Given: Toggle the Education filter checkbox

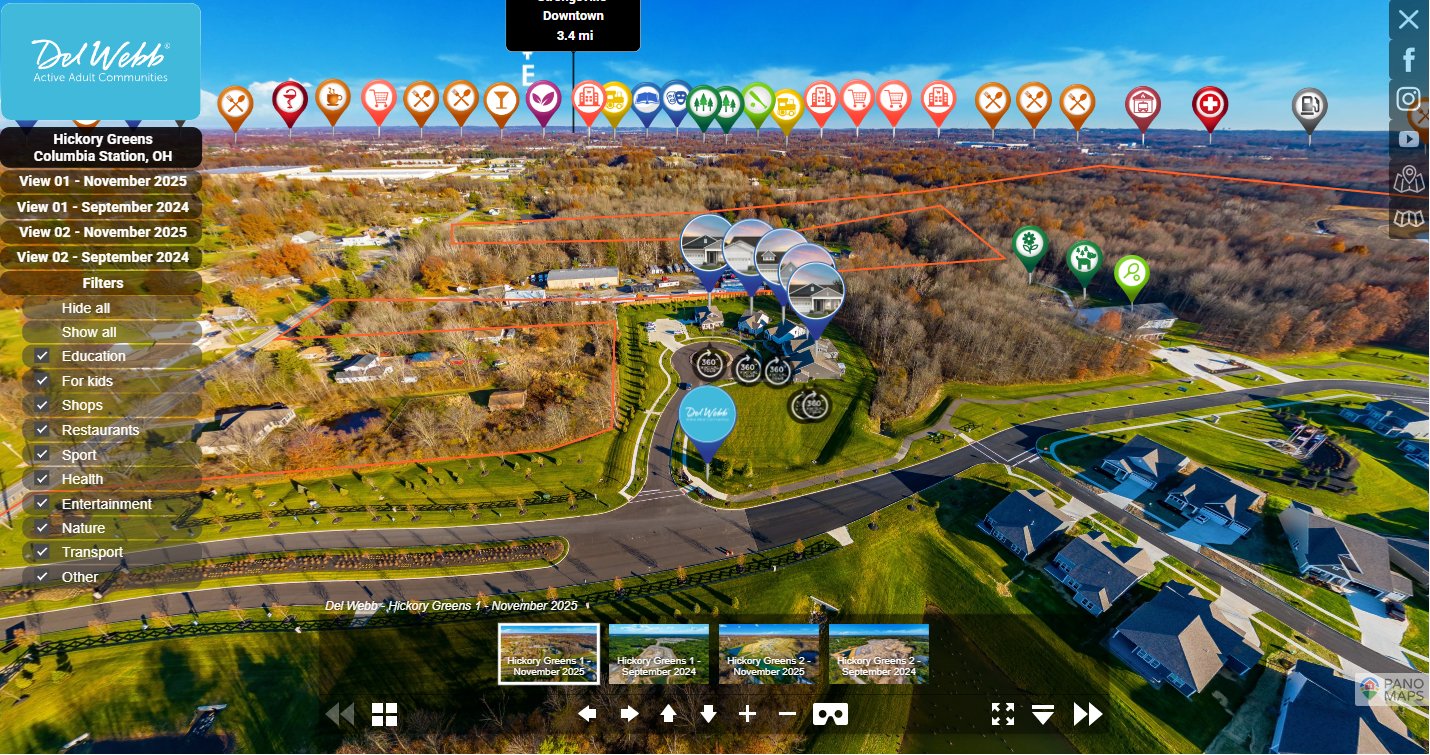Looking at the screenshot, I should (x=42, y=356).
